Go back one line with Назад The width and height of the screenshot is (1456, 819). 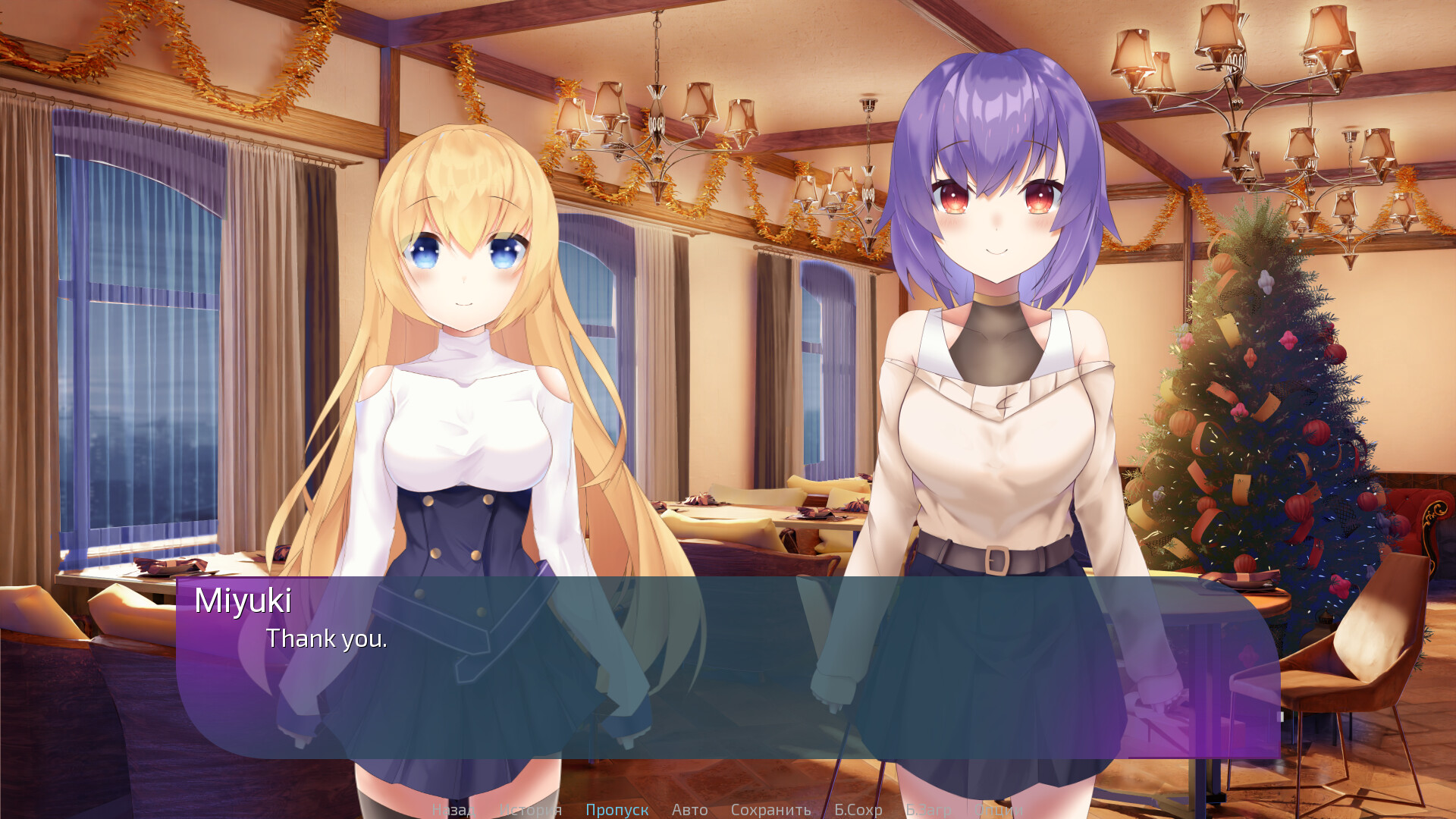pyautogui.click(x=454, y=809)
